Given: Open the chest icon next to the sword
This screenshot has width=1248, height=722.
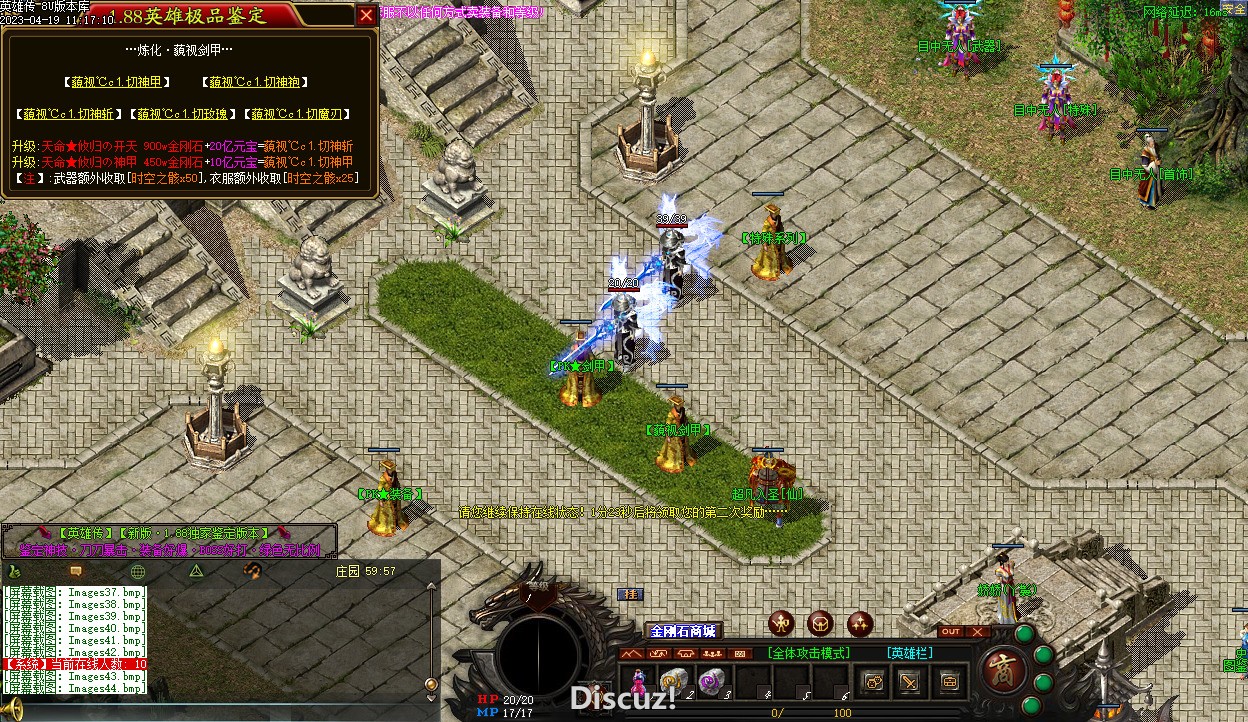Looking at the screenshot, I should (948, 682).
